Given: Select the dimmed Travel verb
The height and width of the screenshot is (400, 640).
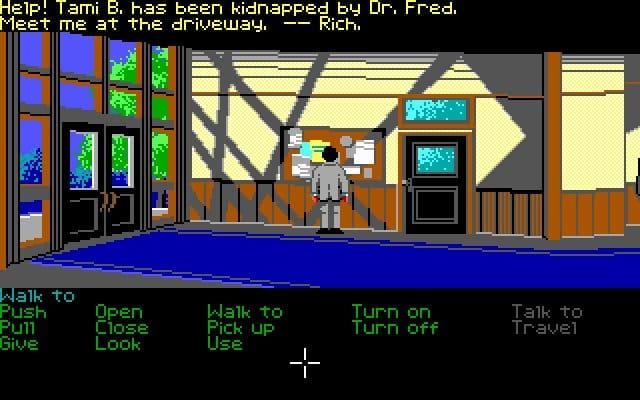Looking at the screenshot, I should click(545, 328).
